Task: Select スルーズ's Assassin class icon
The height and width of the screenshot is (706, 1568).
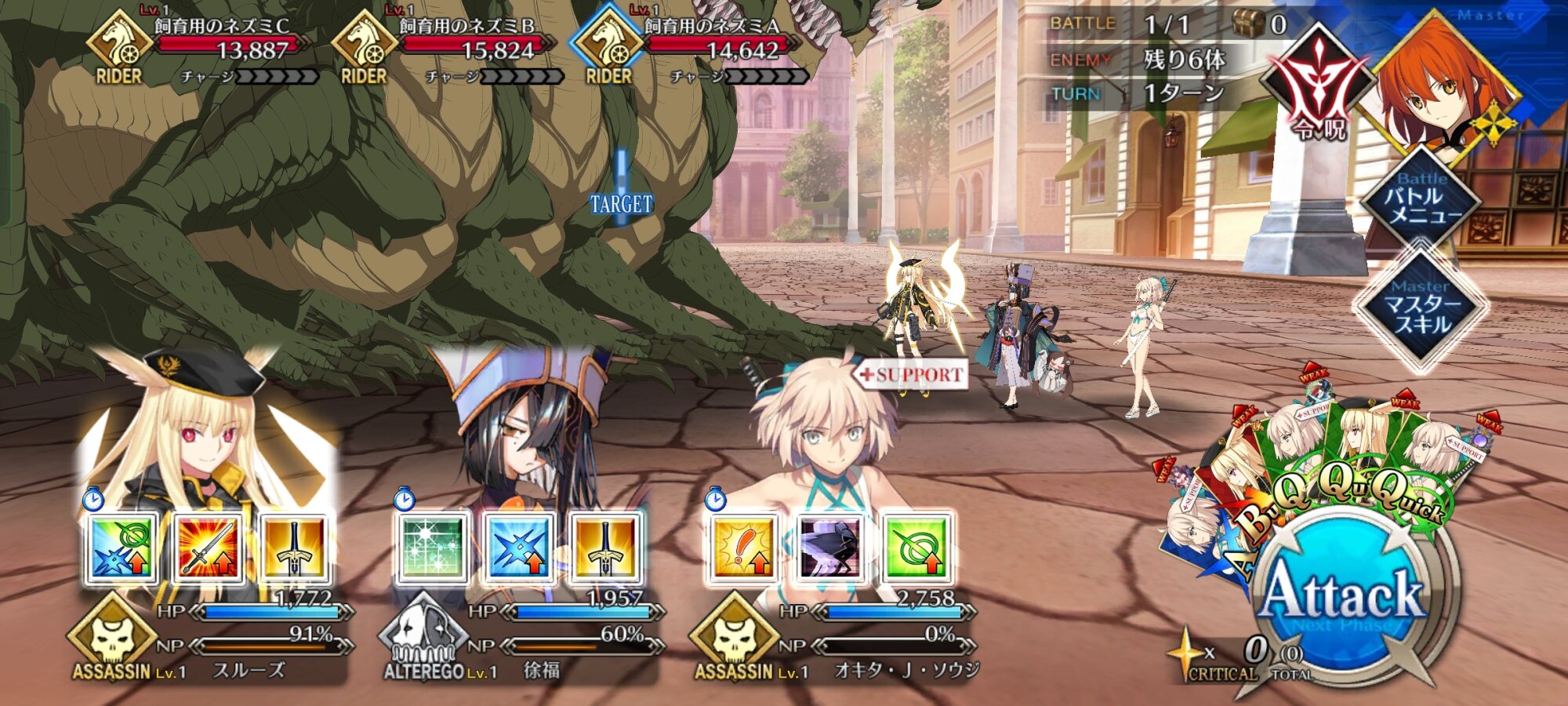Action: (112, 637)
